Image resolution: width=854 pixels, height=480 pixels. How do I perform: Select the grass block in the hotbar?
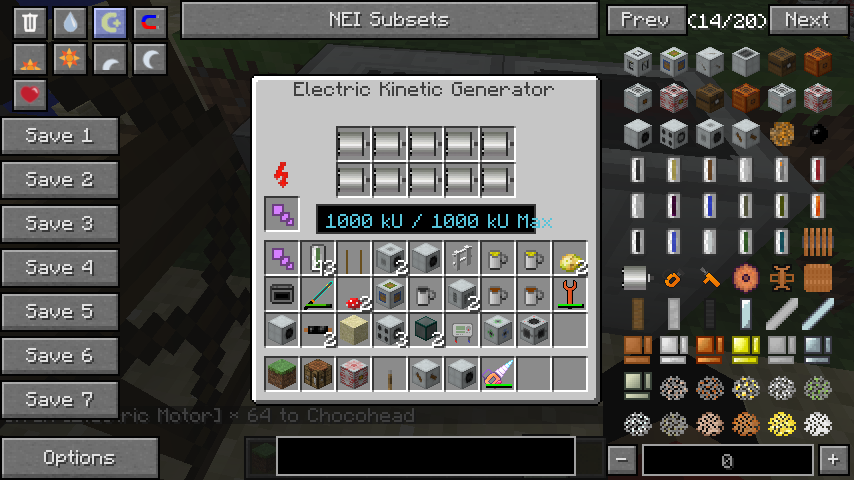tap(282, 374)
